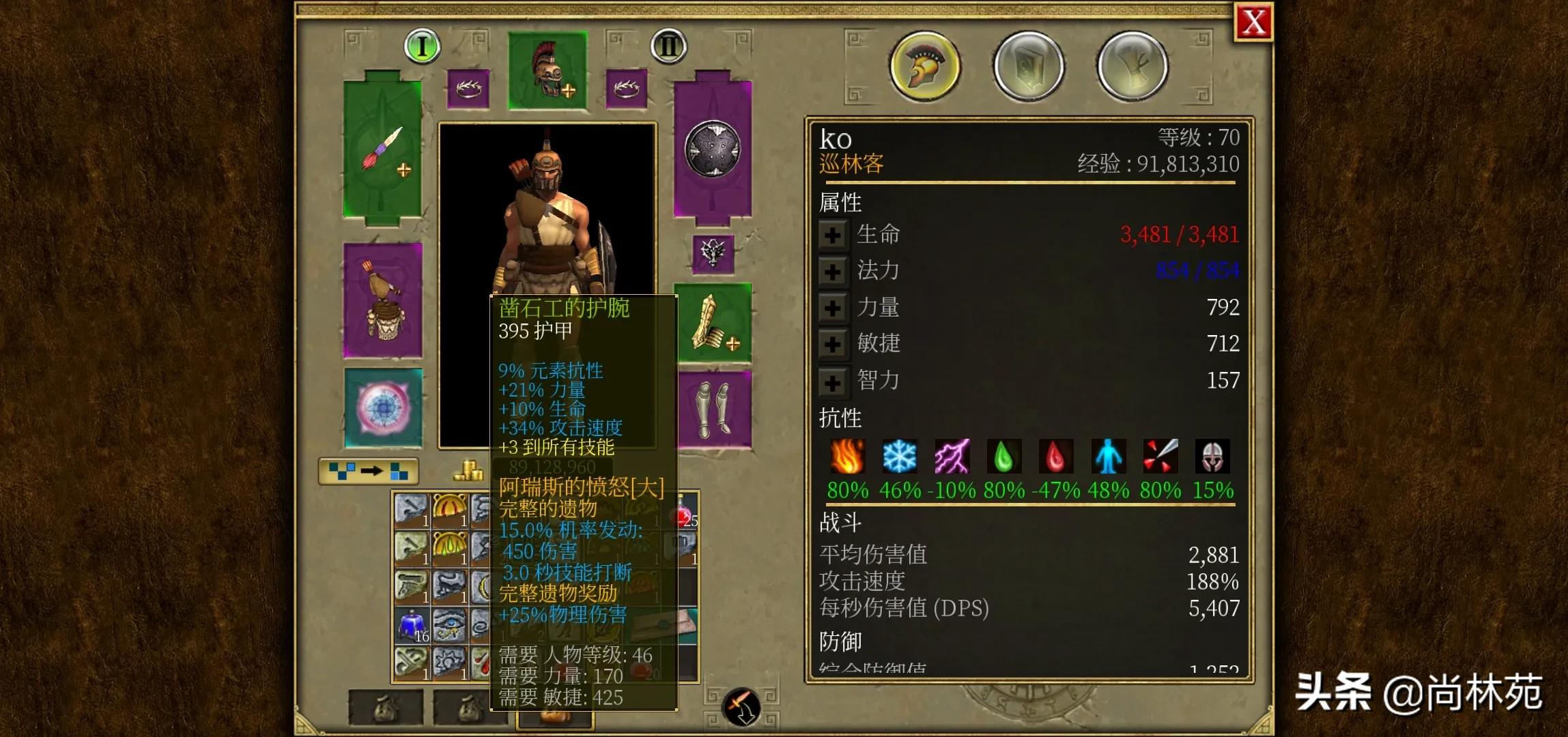Viewport: 1568px width, 737px height.
Task: Click the lightning resistance icon
Action: click(x=954, y=457)
